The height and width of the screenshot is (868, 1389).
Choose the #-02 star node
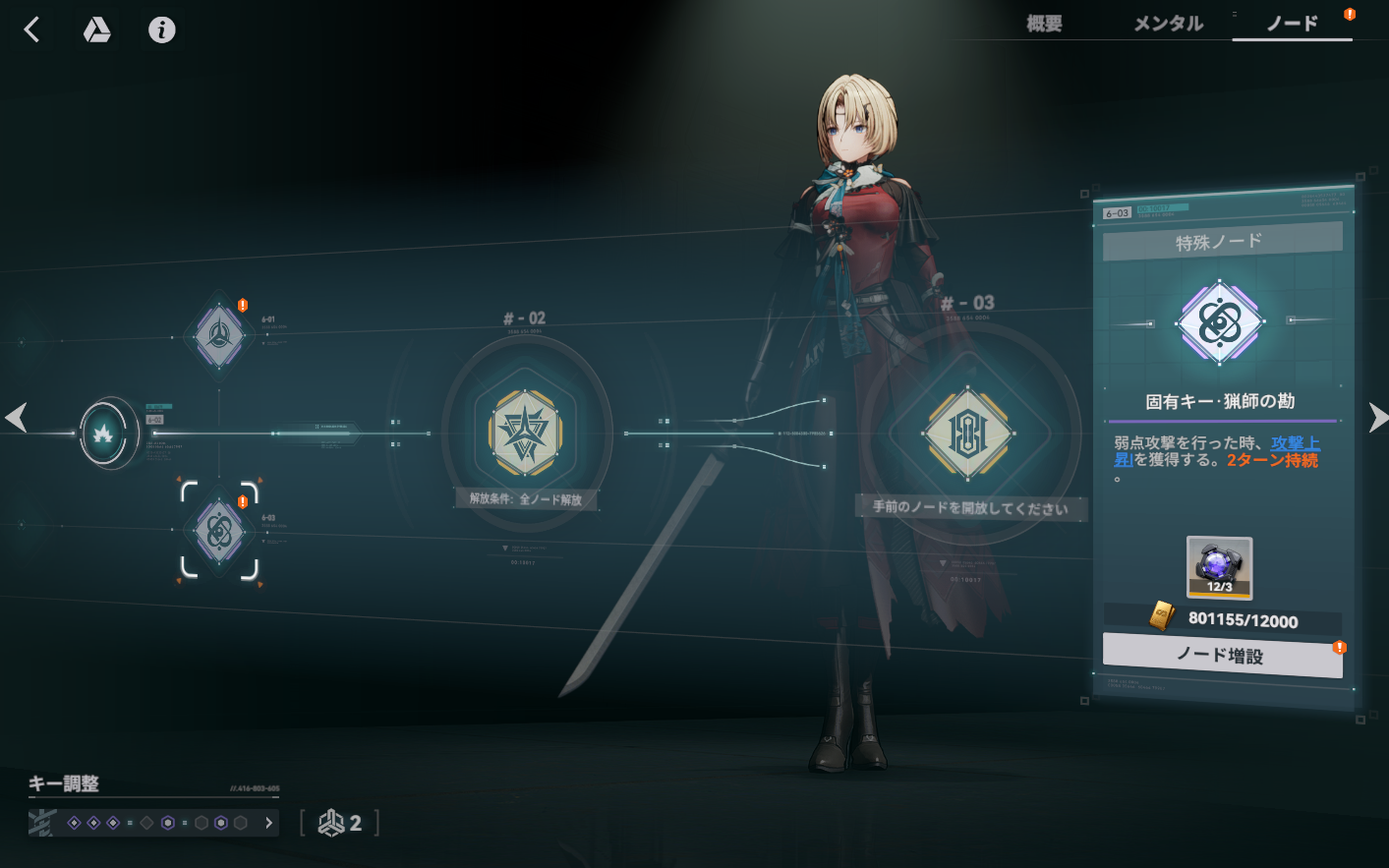point(526,433)
